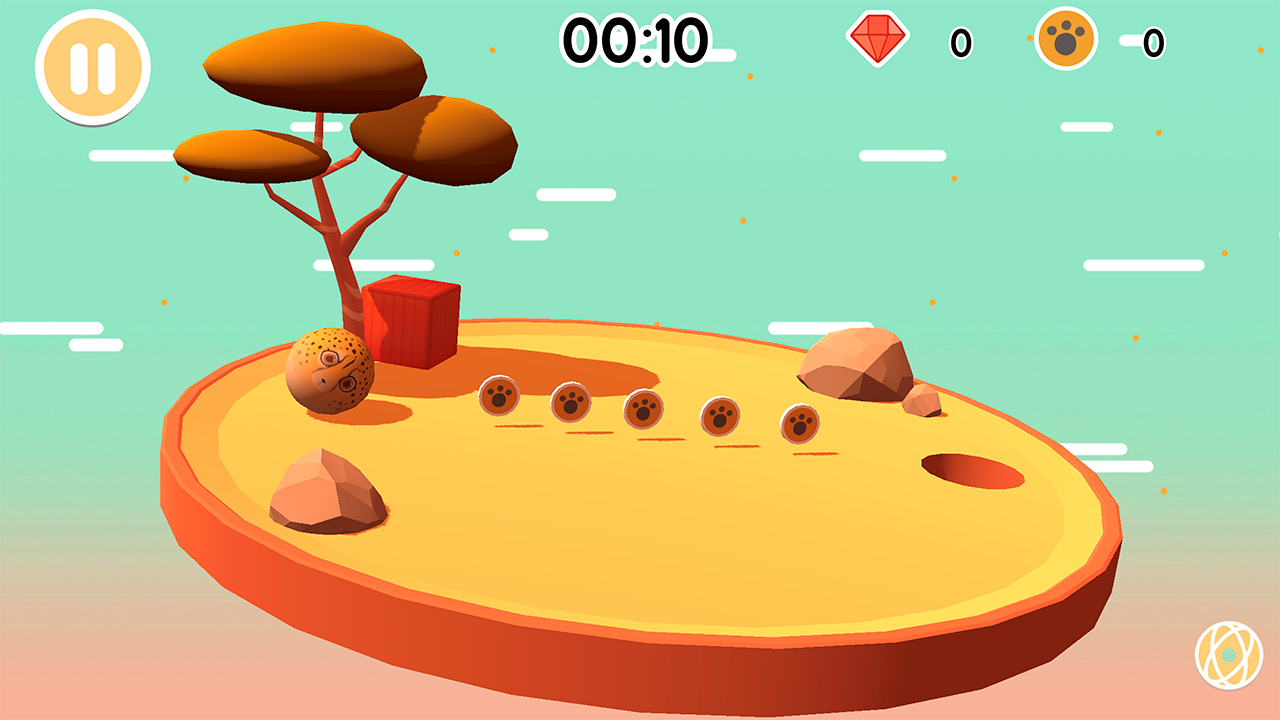This screenshot has width=1280, height=720.
Task: Click the 00:10 timer display
Action: [x=634, y=39]
